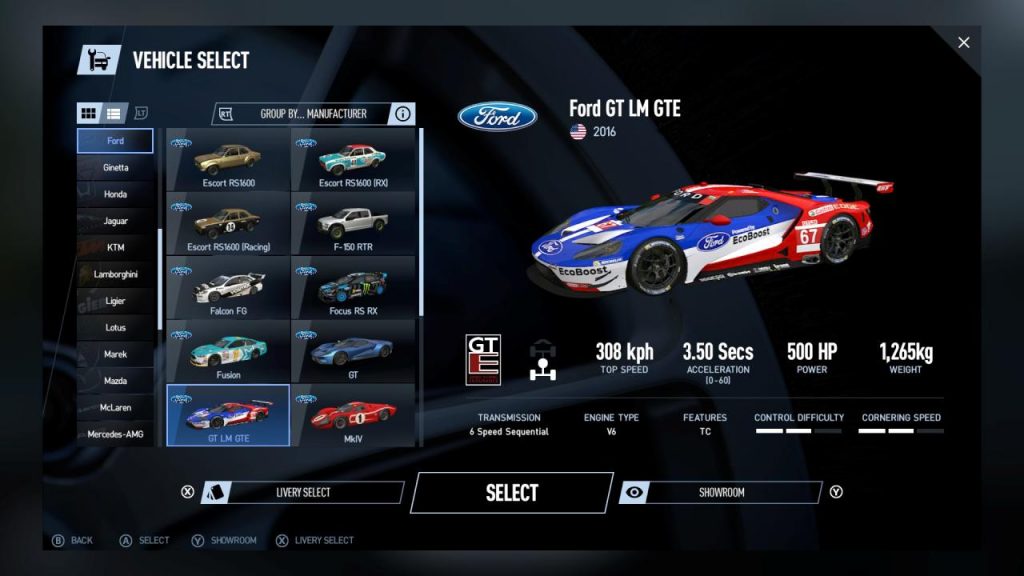1024x576 pixels.
Task: Select McLaren in the manufacturer list
Action: point(115,408)
